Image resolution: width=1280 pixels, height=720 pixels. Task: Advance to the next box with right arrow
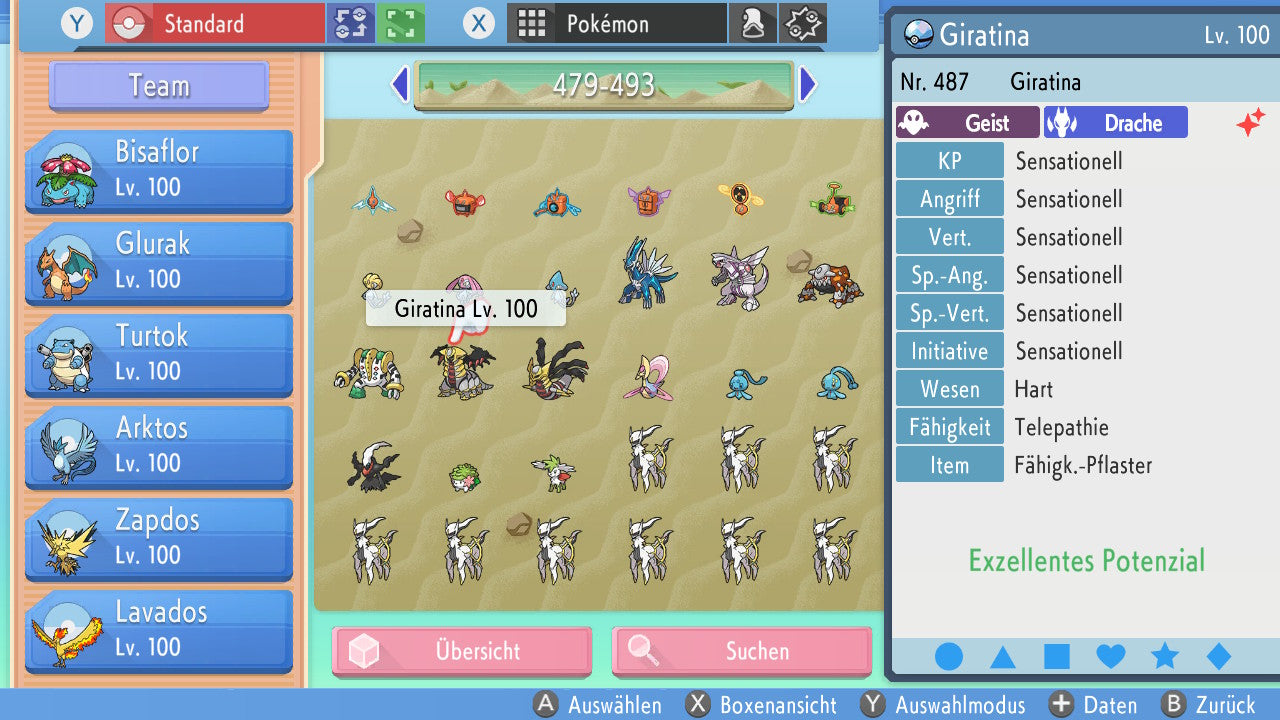808,85
